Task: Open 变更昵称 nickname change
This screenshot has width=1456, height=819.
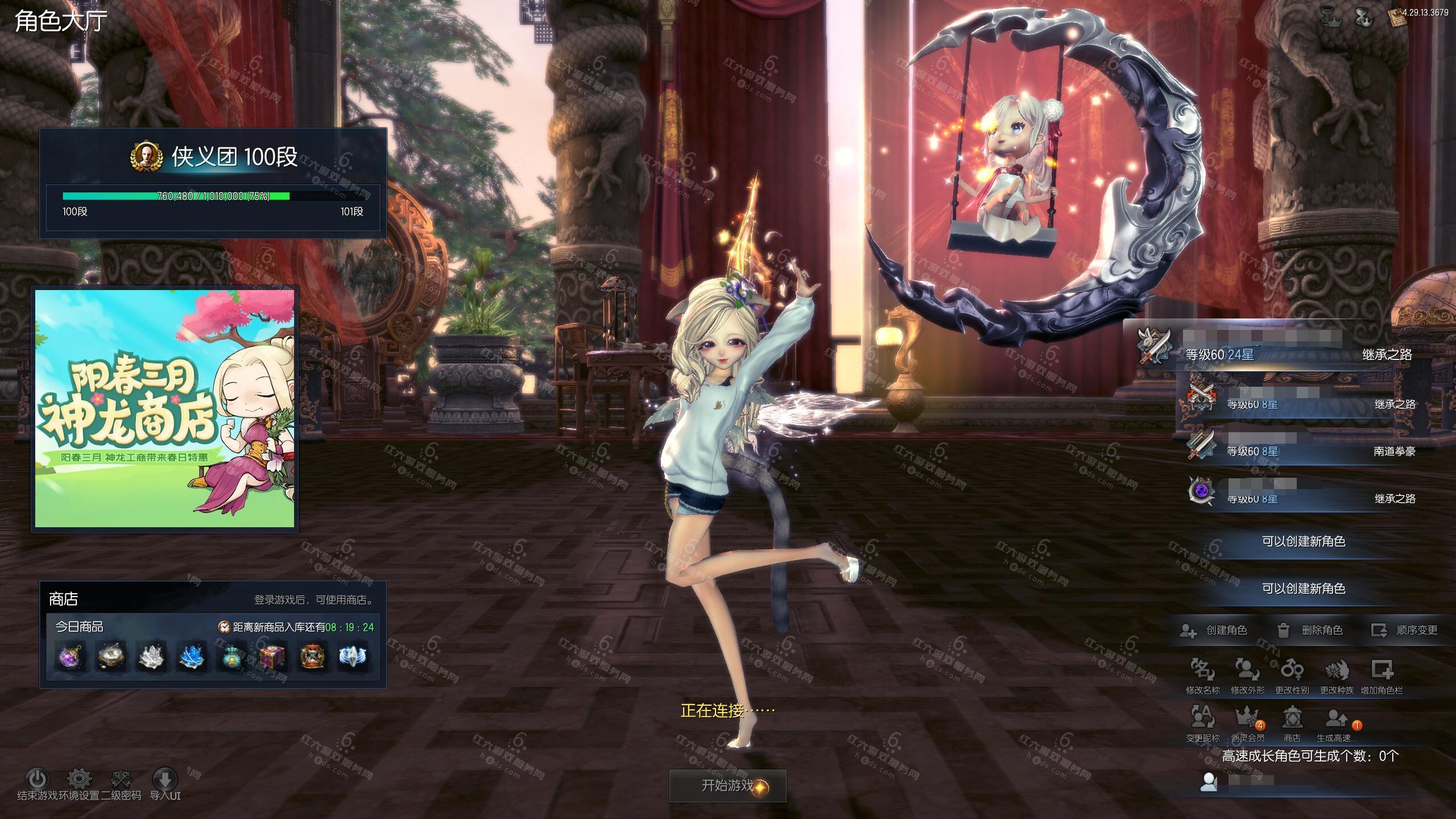Action: pos(1202,719)
